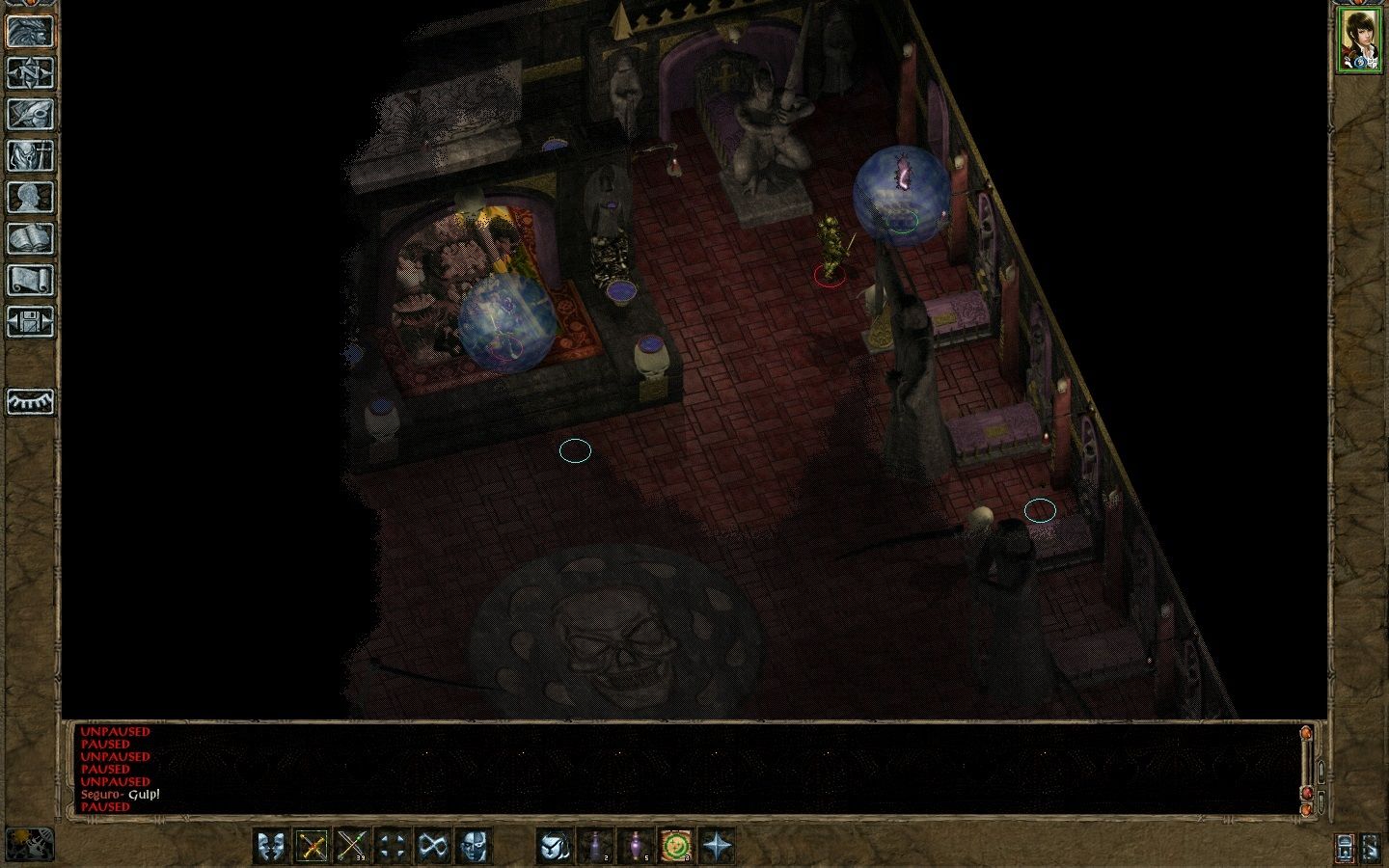This screenshot has width=1389, height=868.
Task: Open the Inventory screen
Action: 32,155
